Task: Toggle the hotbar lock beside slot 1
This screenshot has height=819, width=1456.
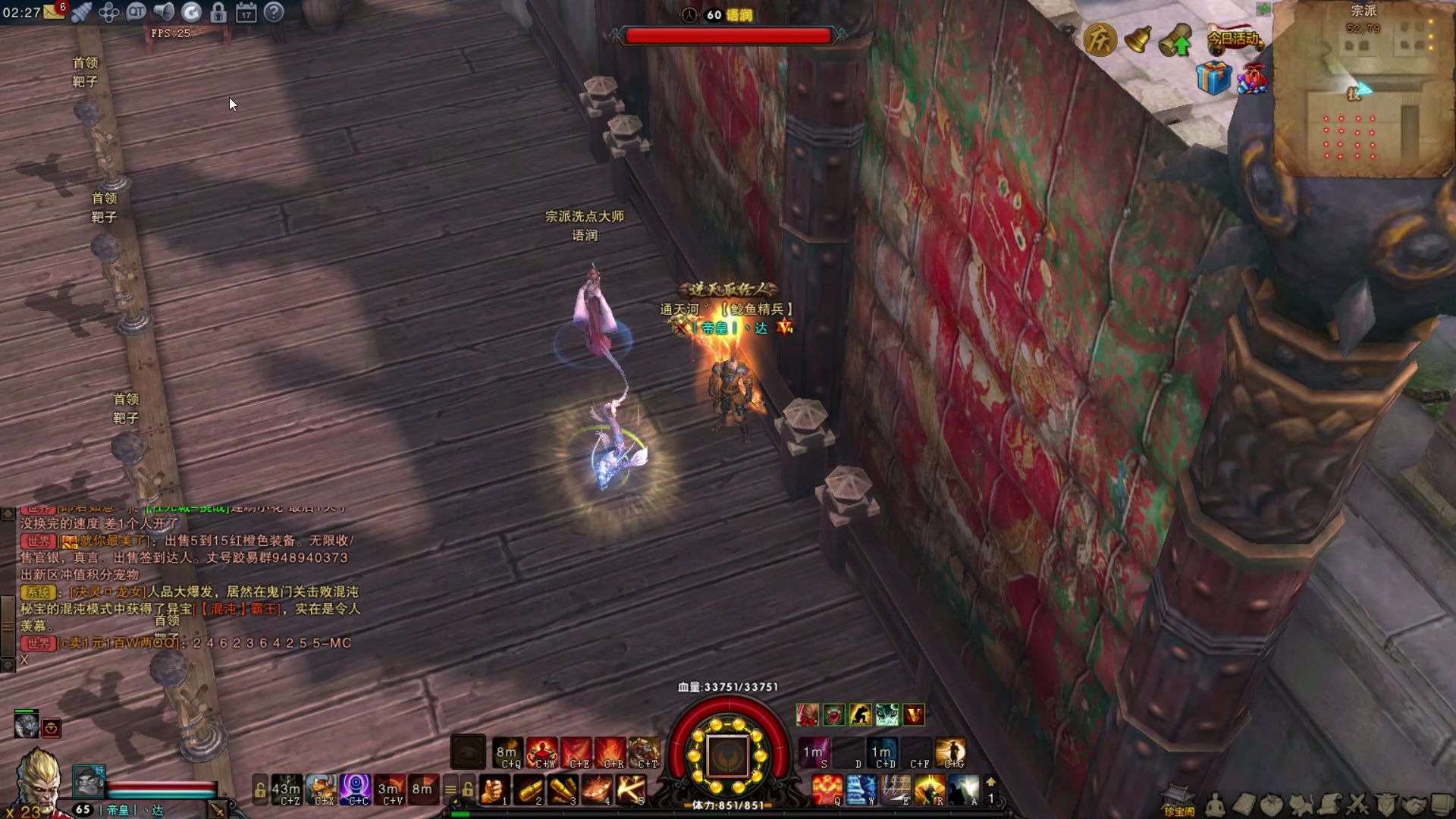Action: tap(468, 789)
